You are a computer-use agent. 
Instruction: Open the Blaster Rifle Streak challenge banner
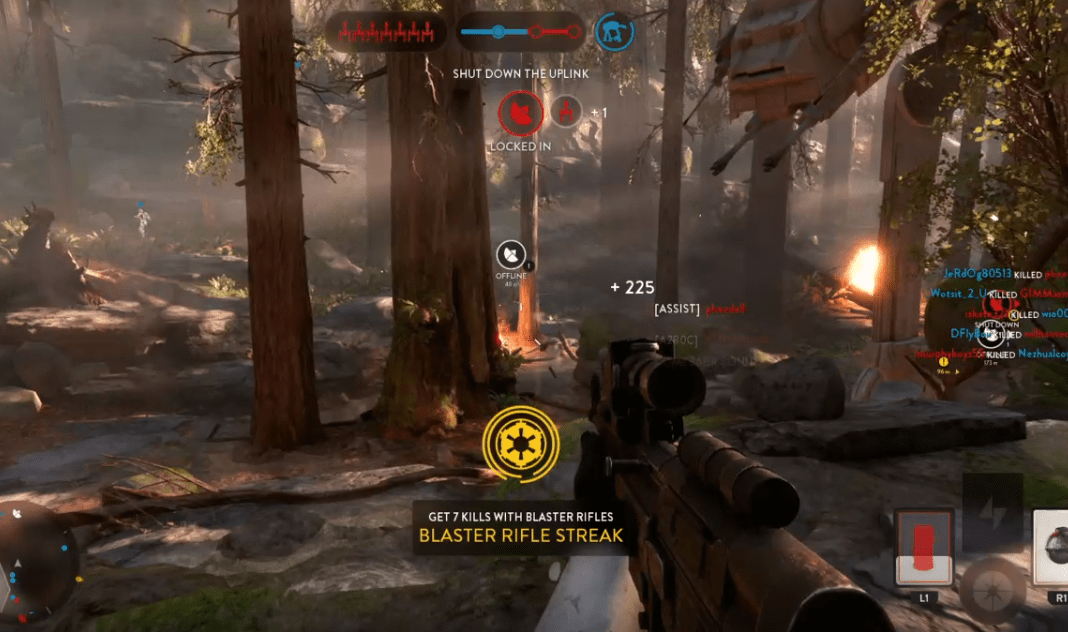(x=520, y=527)
